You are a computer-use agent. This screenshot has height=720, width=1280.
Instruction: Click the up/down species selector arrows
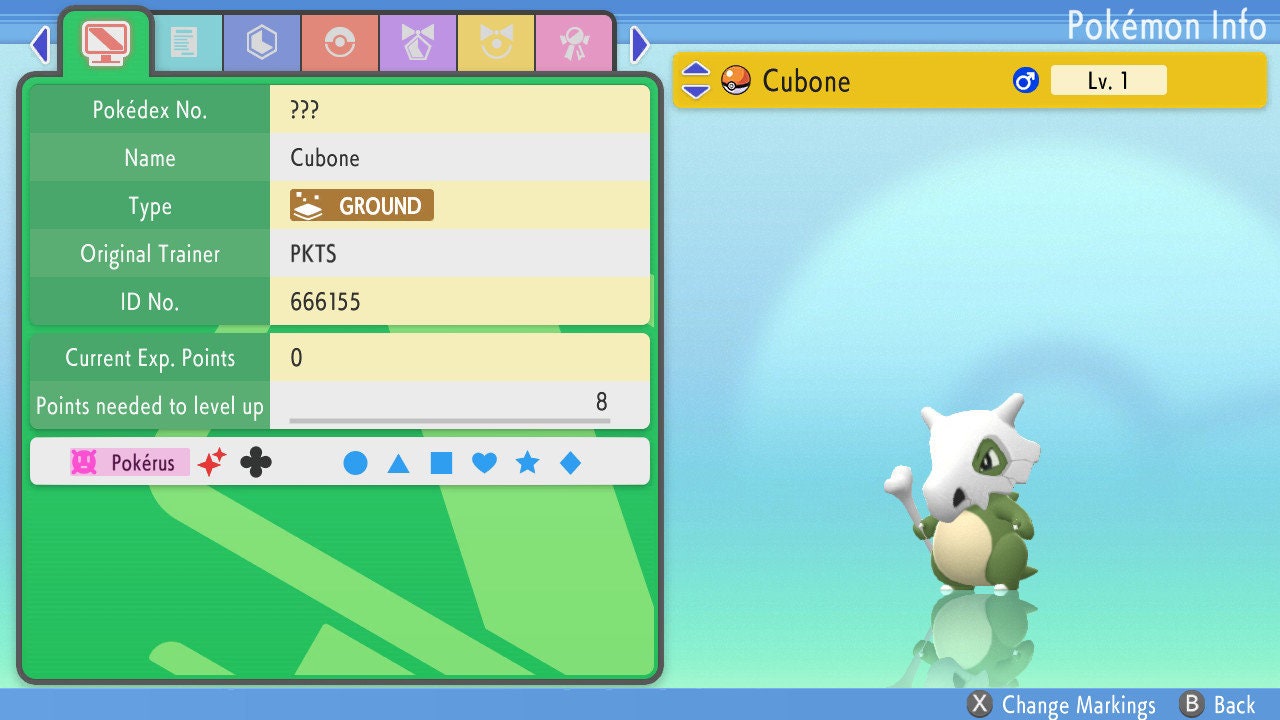point(695,80)
